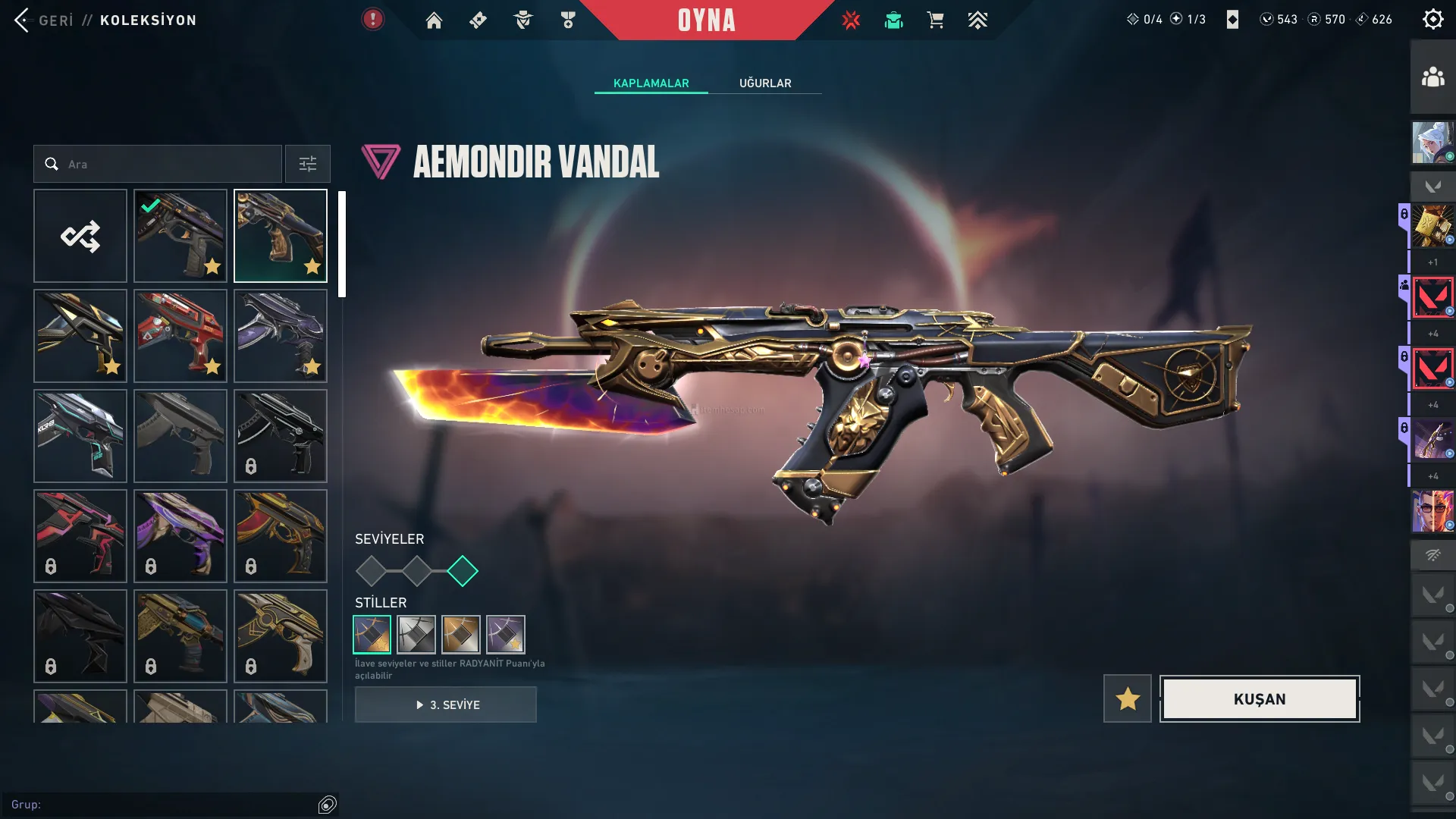Choose the randomize skin tile
1456x819 pixels.
pos(80,236)
